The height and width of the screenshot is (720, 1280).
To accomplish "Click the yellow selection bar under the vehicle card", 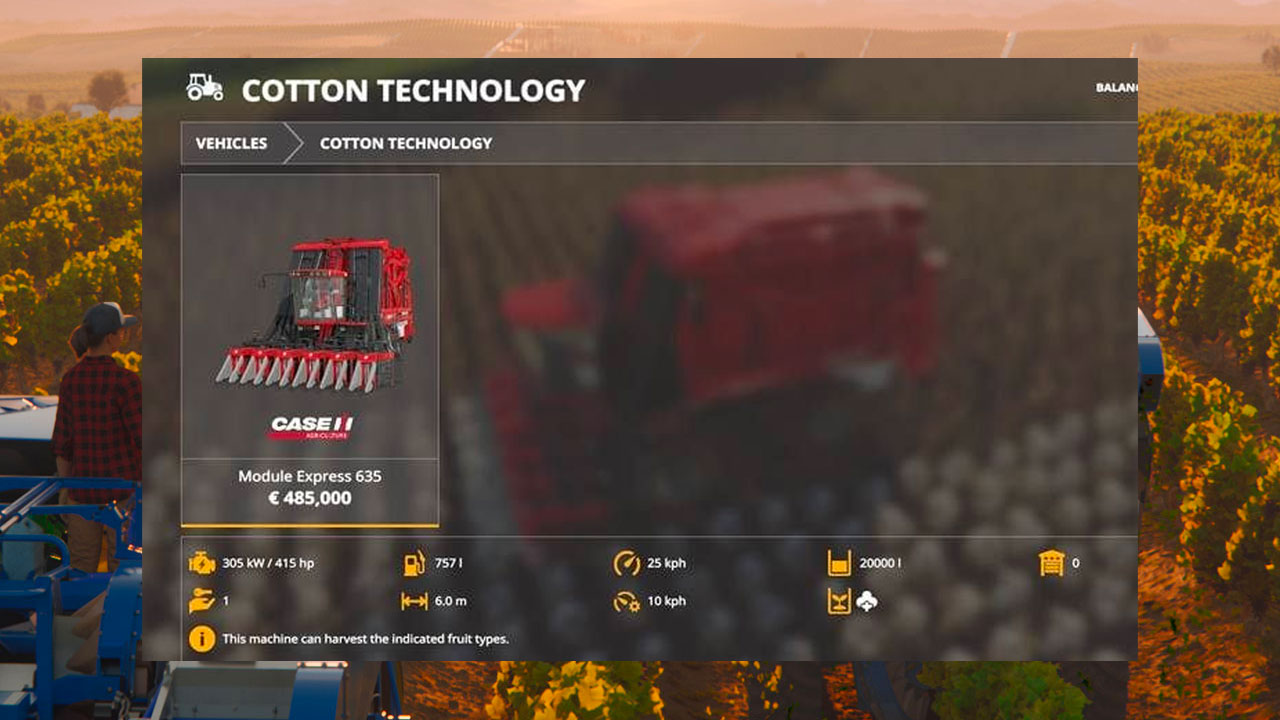I will pos(310,524).
